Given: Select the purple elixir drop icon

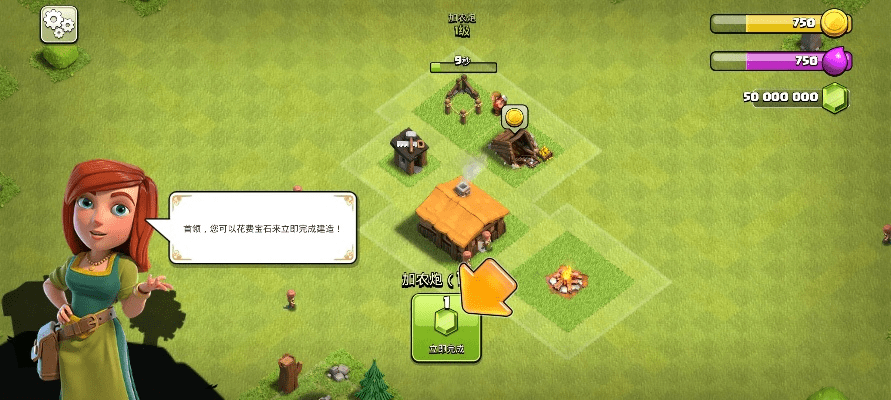Looking at the screenshot, I should pyautogui.click(x=835, y=61).
